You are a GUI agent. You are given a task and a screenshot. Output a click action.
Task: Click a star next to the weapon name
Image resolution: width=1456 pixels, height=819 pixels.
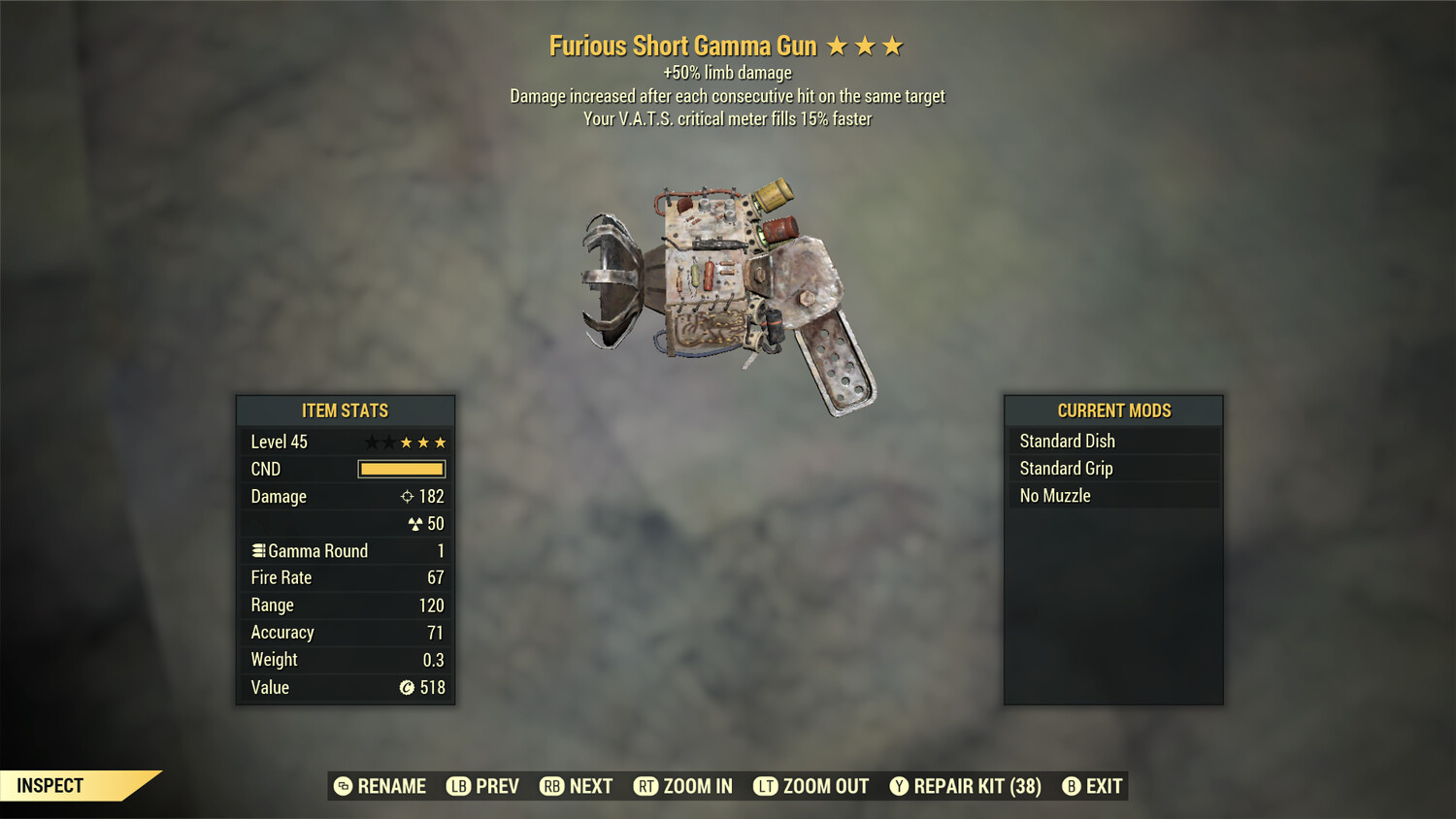click(x=837, y=45)
